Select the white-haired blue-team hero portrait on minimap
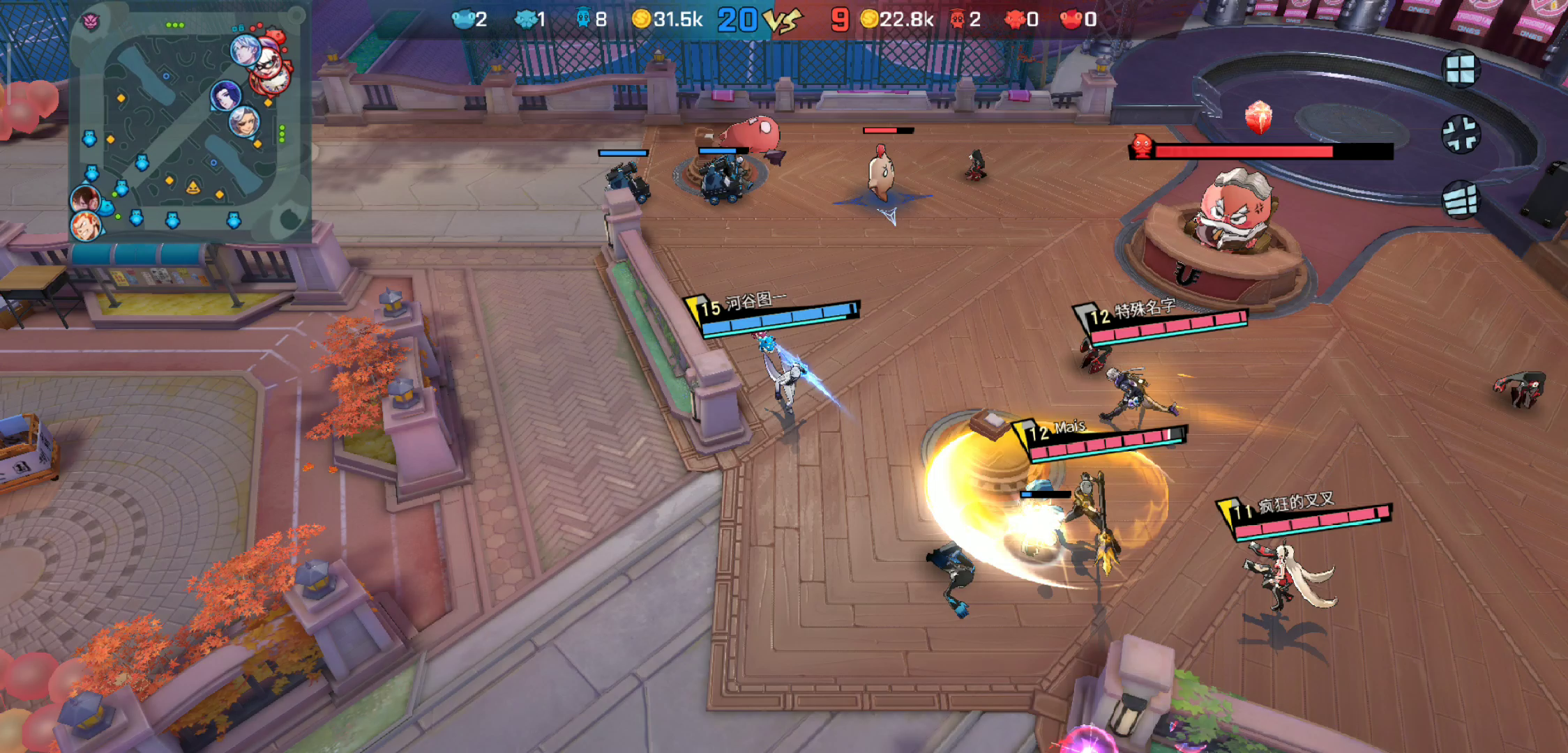 246,50
